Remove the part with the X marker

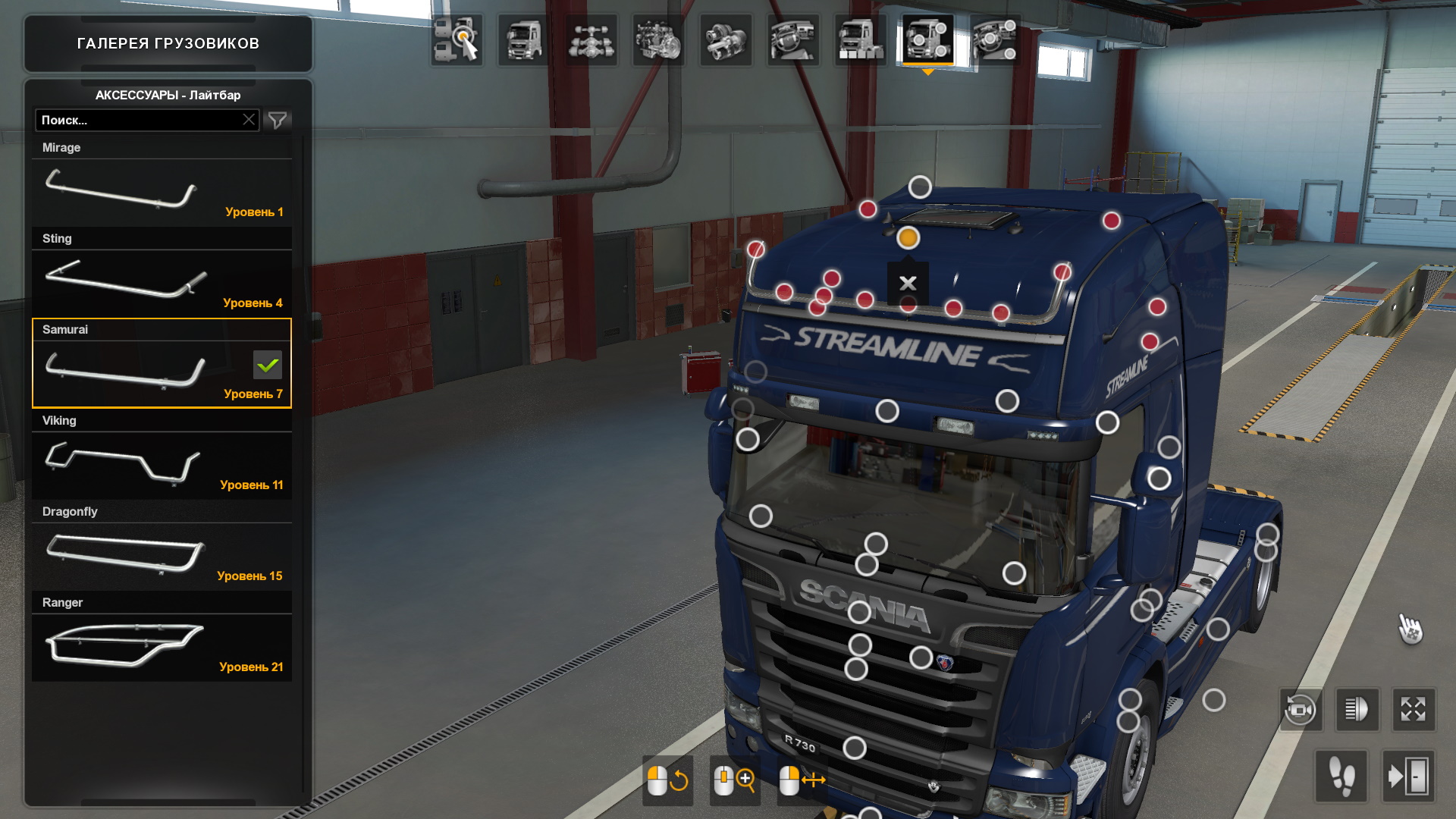(908, 284)
